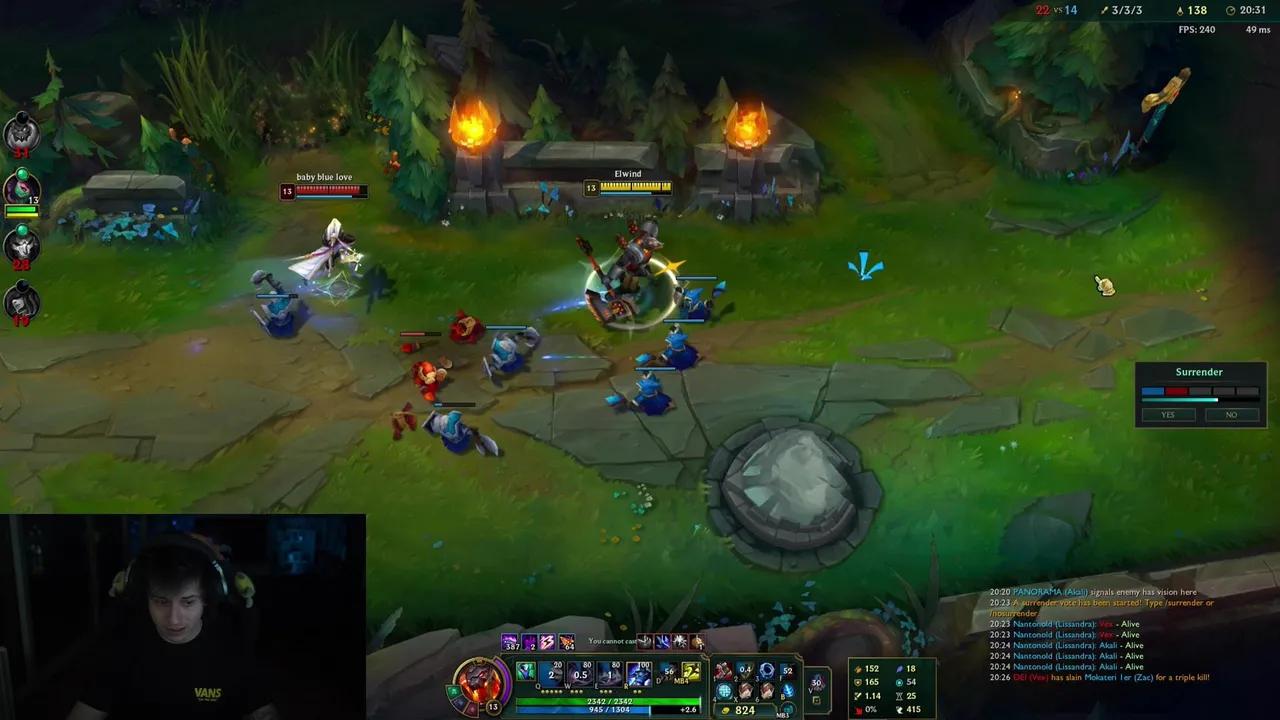
Task: Click the gold coin icon next to 824
Action: 725,709
